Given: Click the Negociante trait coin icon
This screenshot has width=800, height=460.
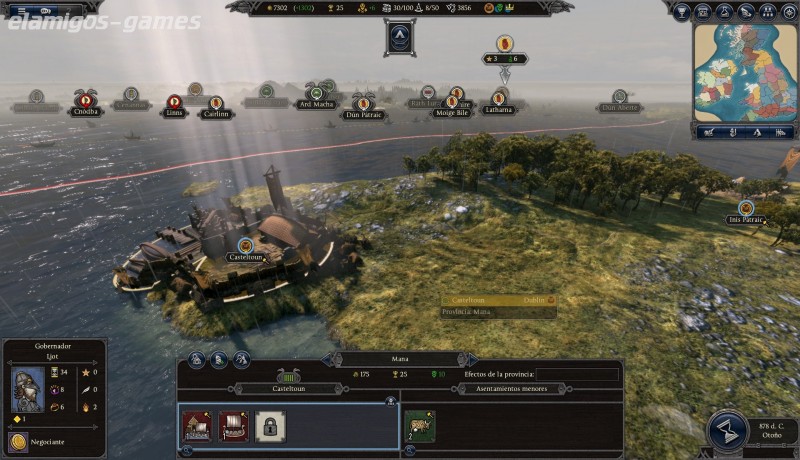Looking at the screenshot, I should pyautogui.click(x=16, y=441).
